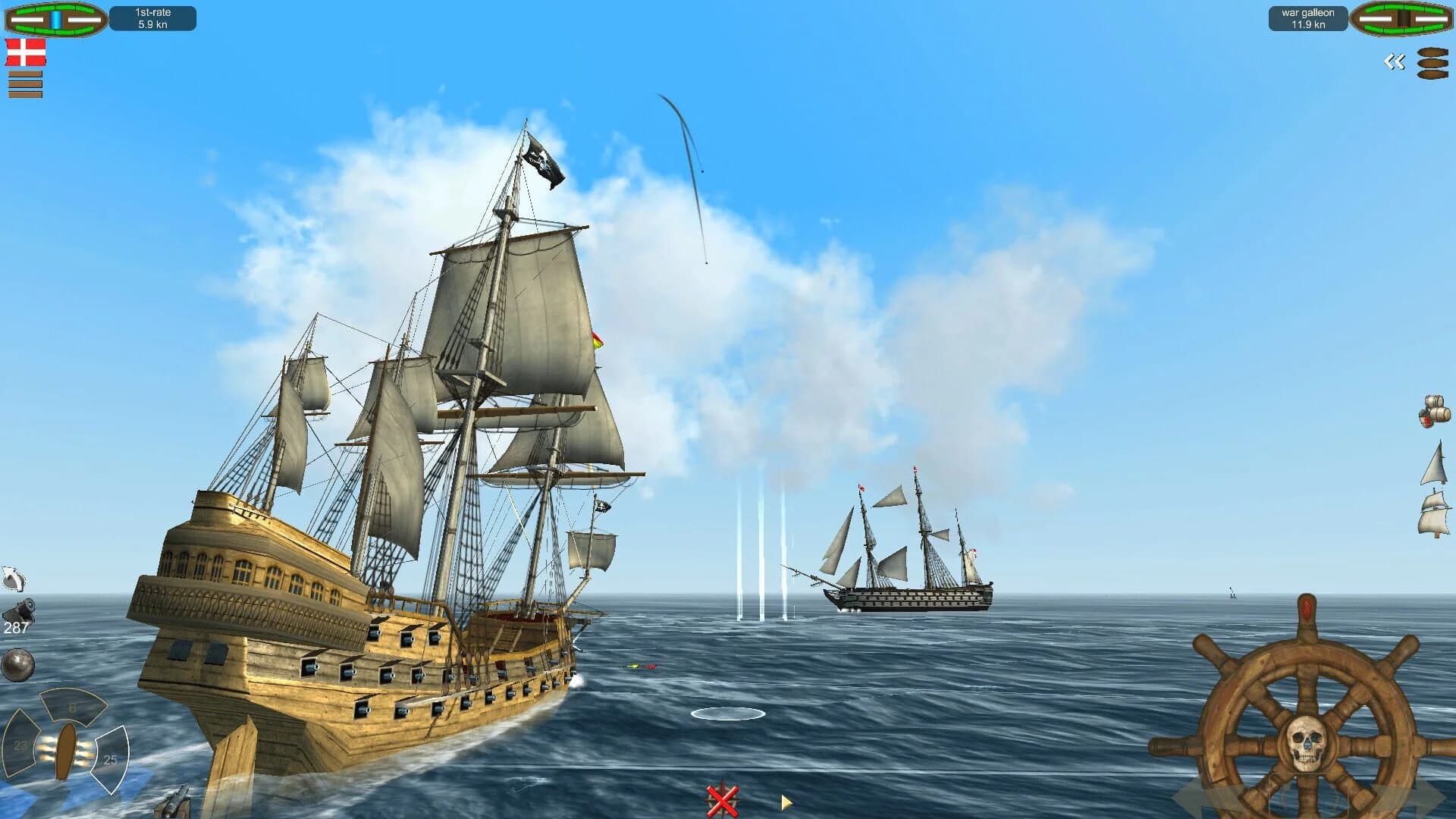
Task: Select the full-sails ship icon
Action: 1435,516
